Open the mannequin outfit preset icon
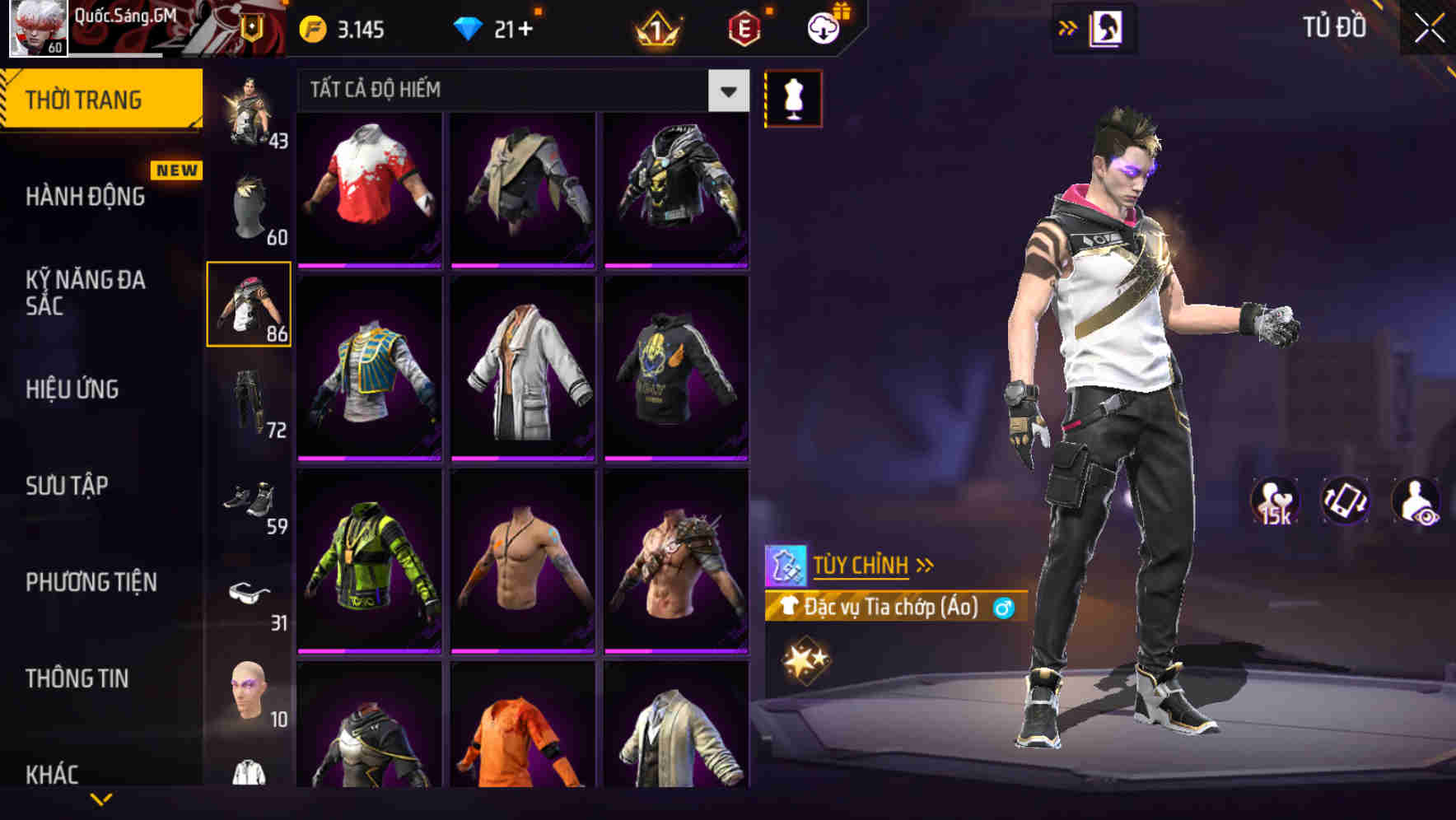The width and height of the screenshot is (1456, 820). click(x=792, y=98)
